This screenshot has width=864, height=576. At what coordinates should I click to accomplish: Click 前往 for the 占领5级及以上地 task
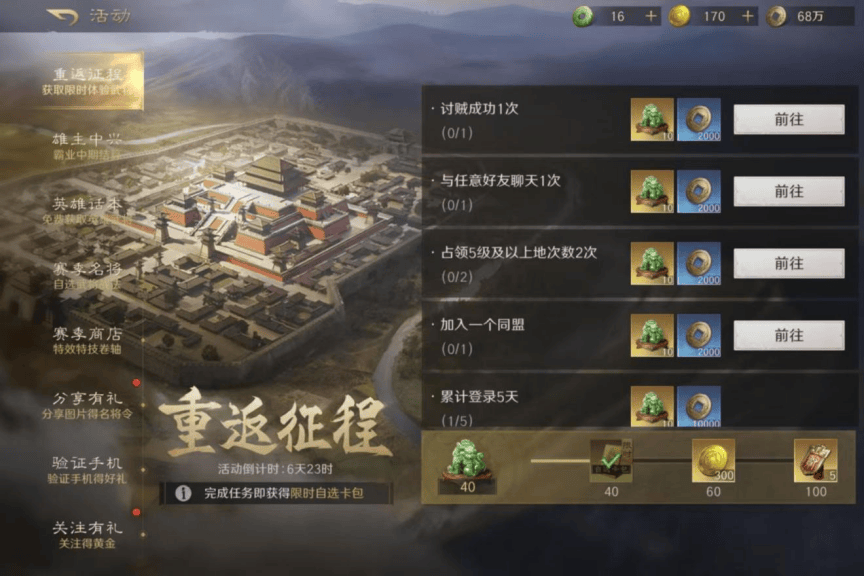coord(788,263)
